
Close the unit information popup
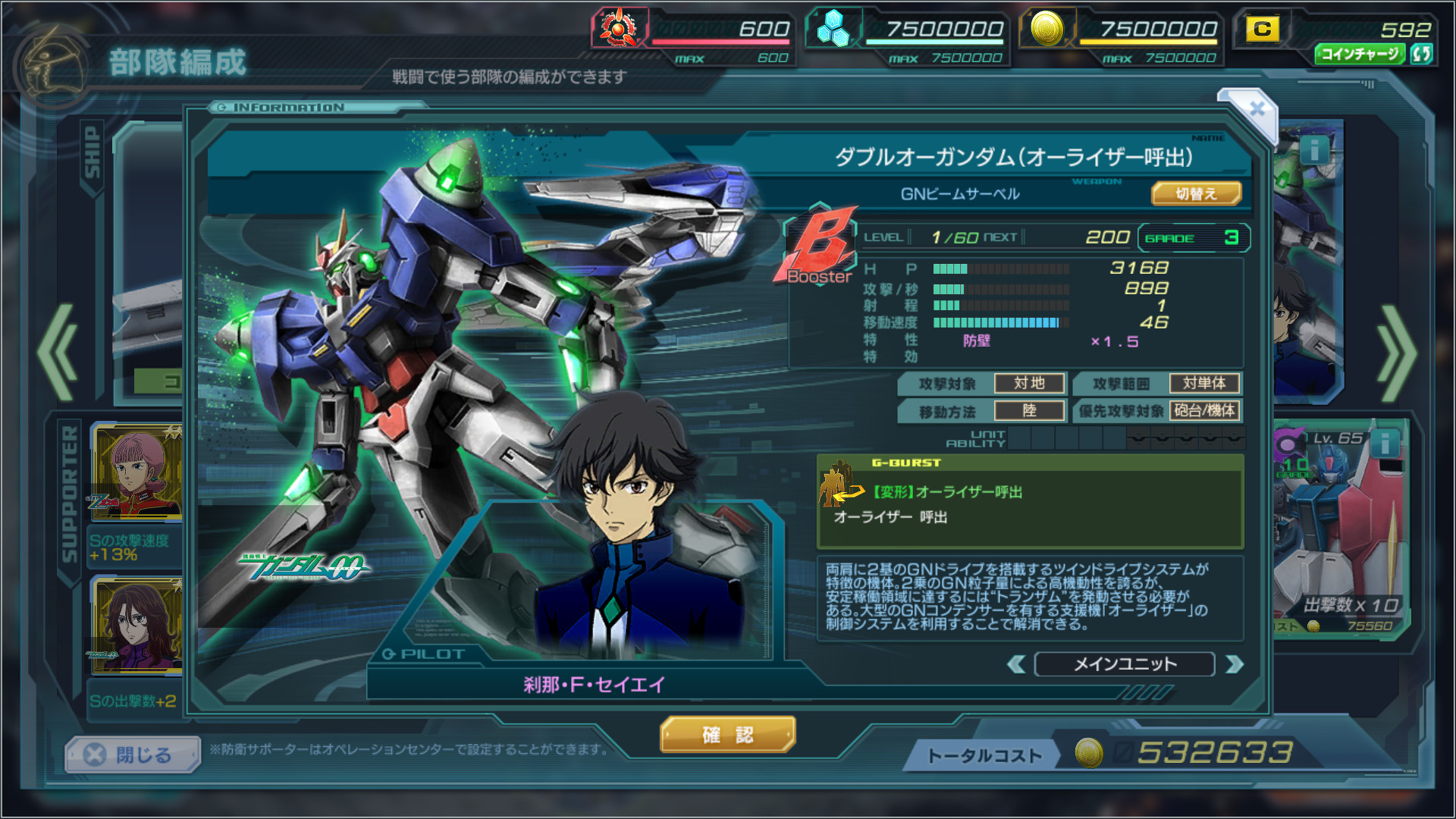(1256, 109)
